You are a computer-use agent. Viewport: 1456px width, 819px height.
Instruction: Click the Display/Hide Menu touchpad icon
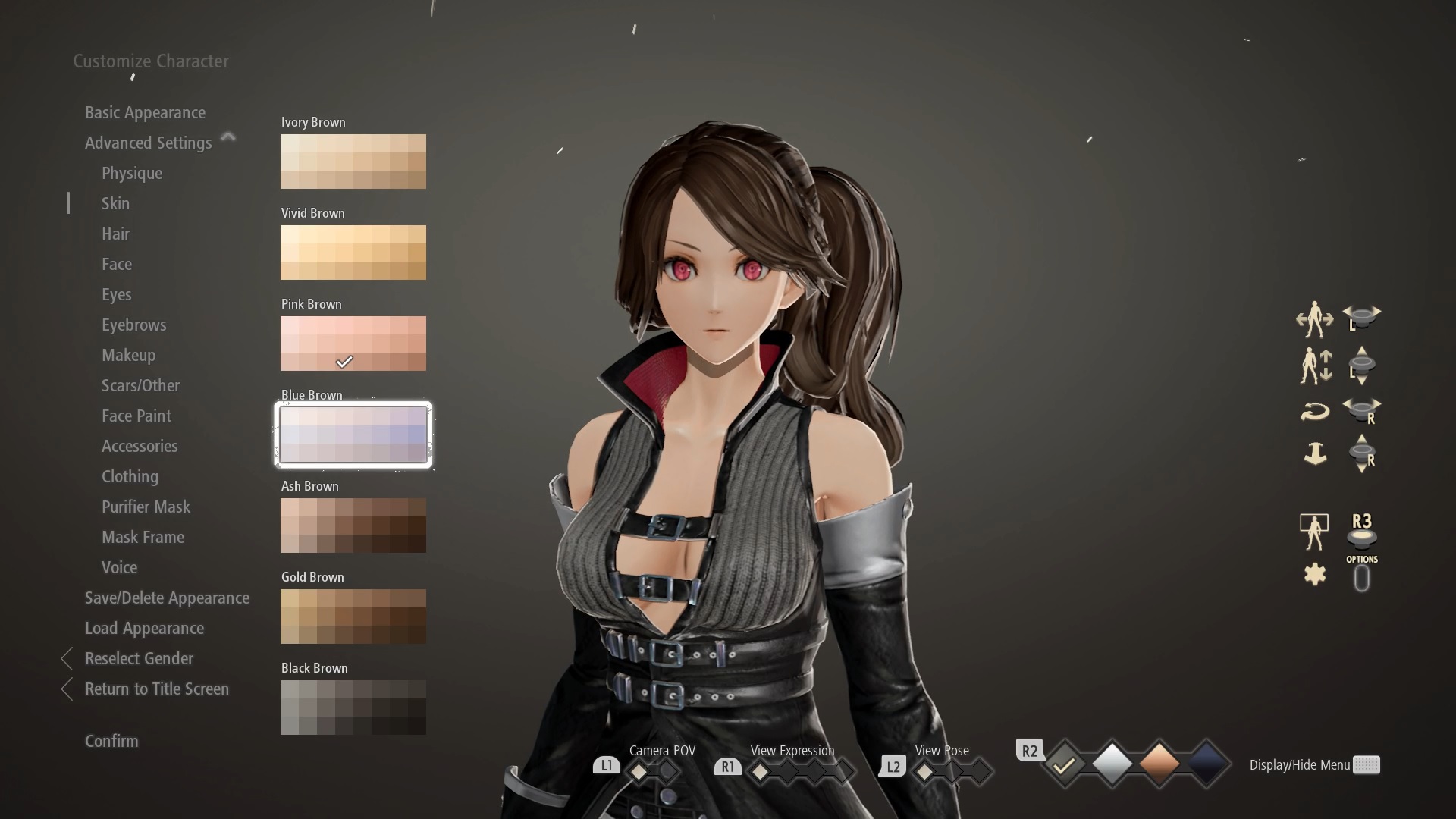(x=1365, y=765)
